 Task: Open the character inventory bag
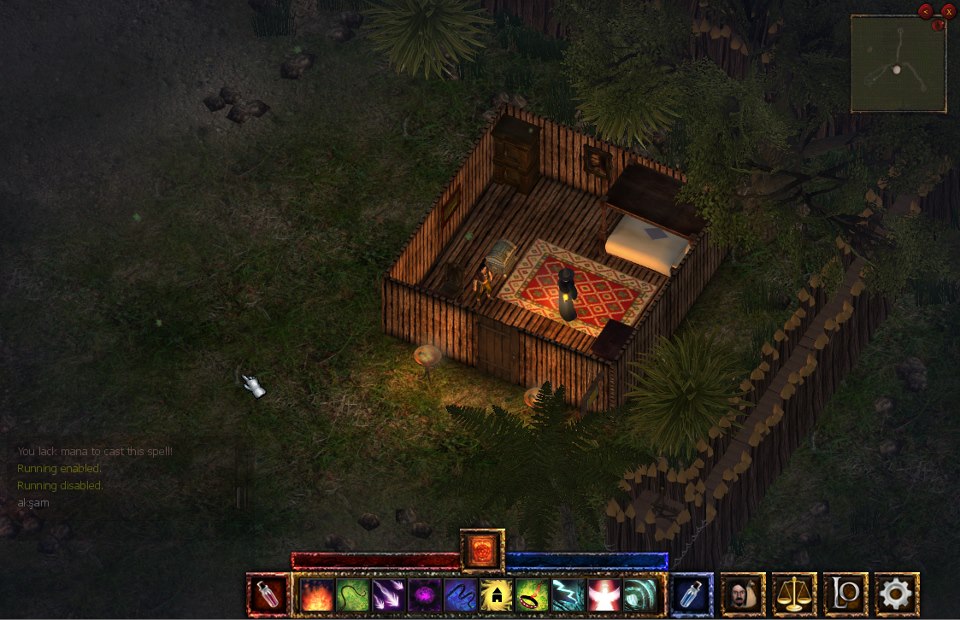[743, 594]
